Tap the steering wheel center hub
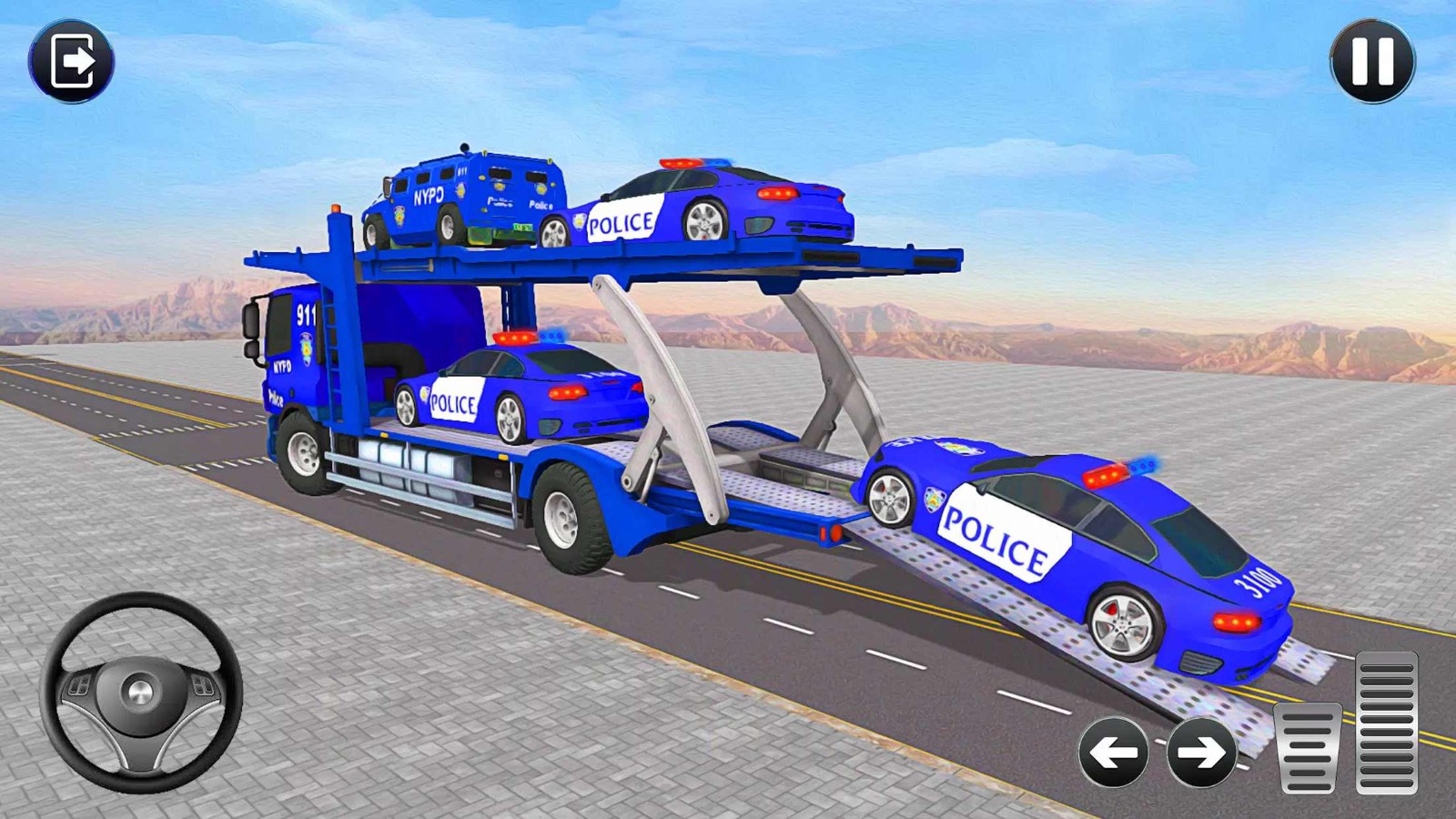The width and height of the screenshot is (1456, 819). [x=138, y=692]
